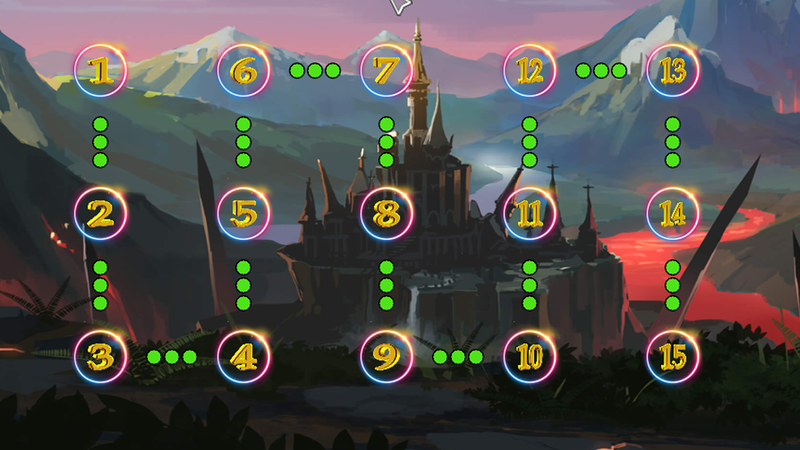The height and width of the screenshot is (450, 800).
Task: Open level 3 on the map
Action: [x=100, y=356]
